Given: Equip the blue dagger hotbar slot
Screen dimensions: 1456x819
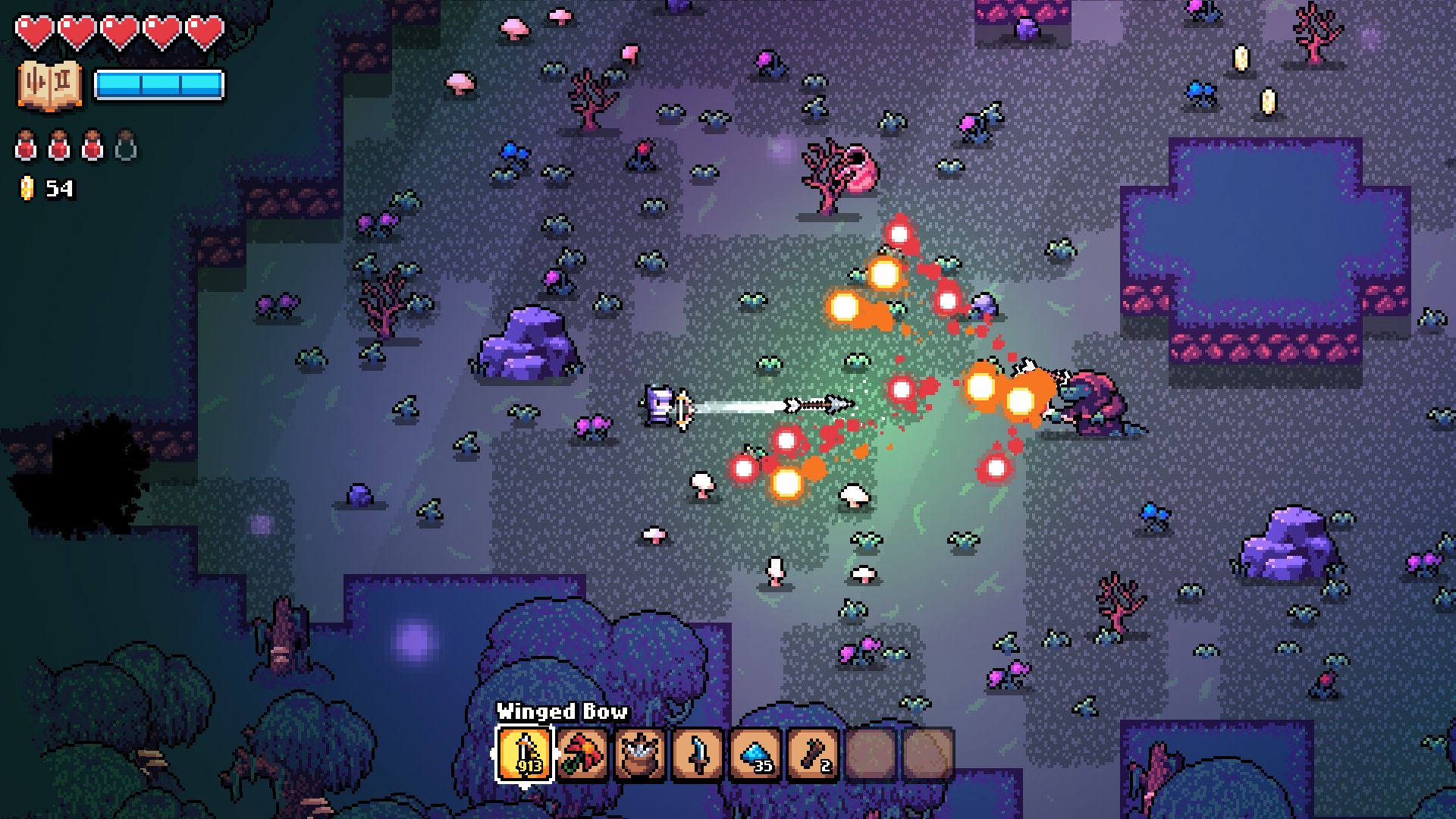Looking at the screenshot, I should pos(698,754).
